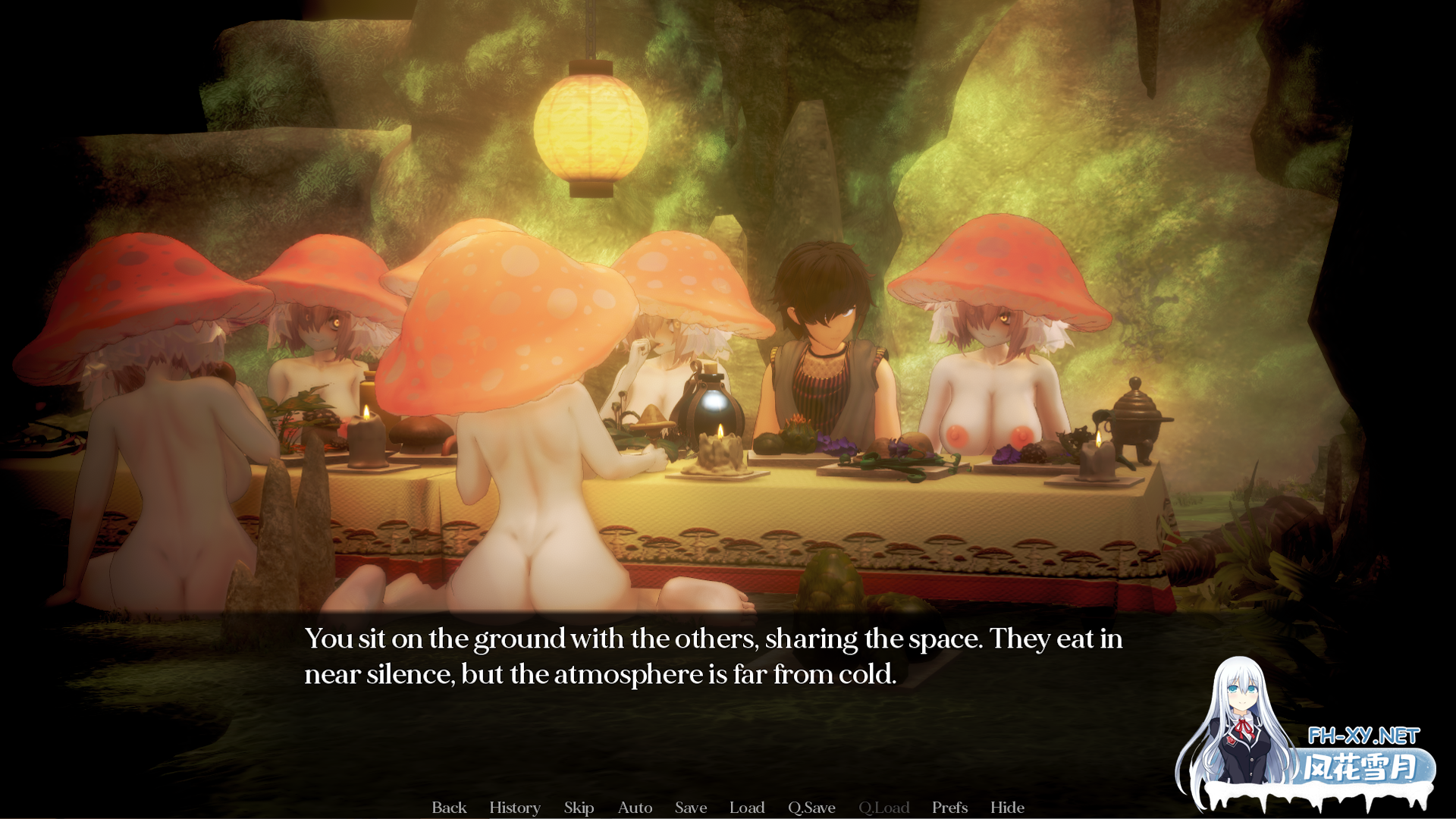Select Q.Load to quick load
Viewport: 1456px width, 819px height.
click(x=886, y=808)
